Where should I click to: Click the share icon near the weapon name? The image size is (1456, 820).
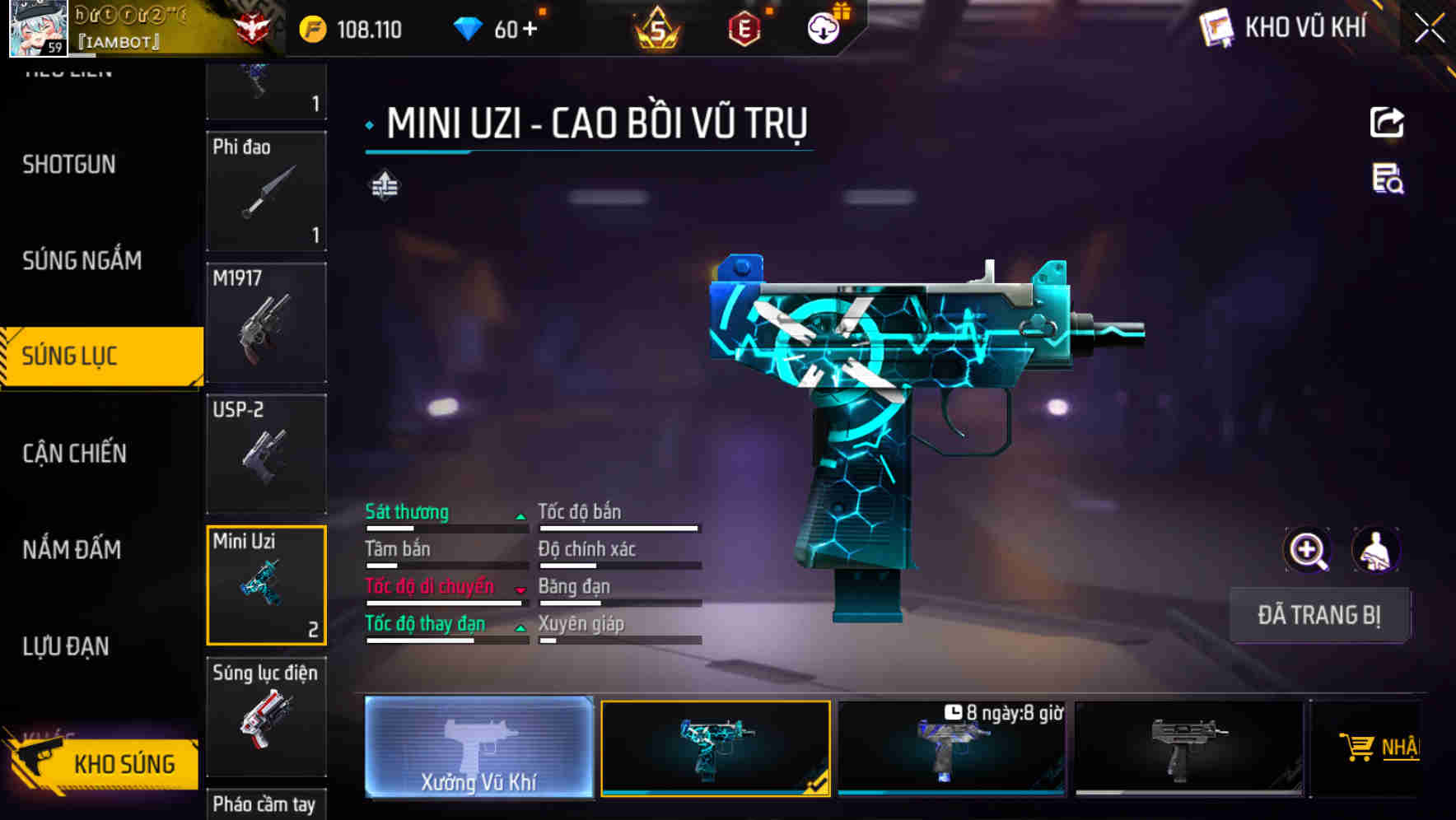point(1387,122)
